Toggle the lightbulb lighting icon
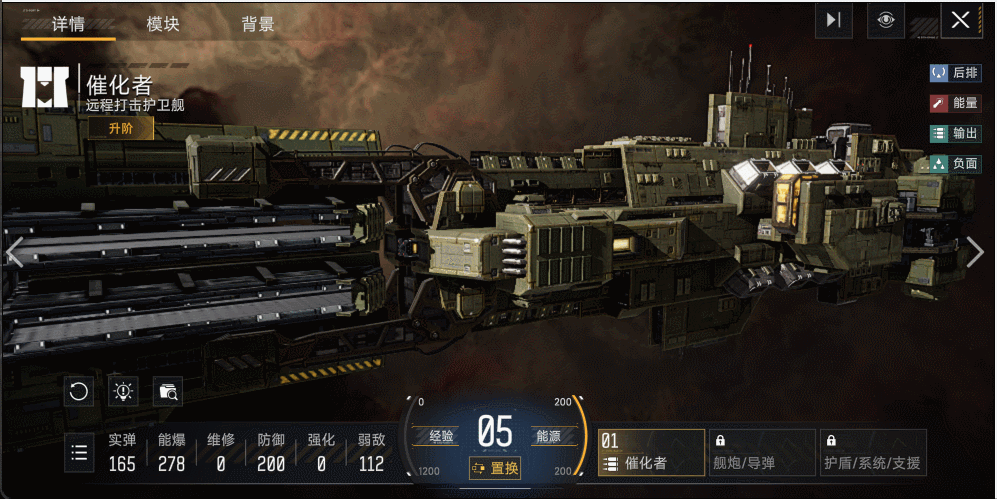Viewport: 997px width, 499px height. pyautogui.click(x=123, y=391)
